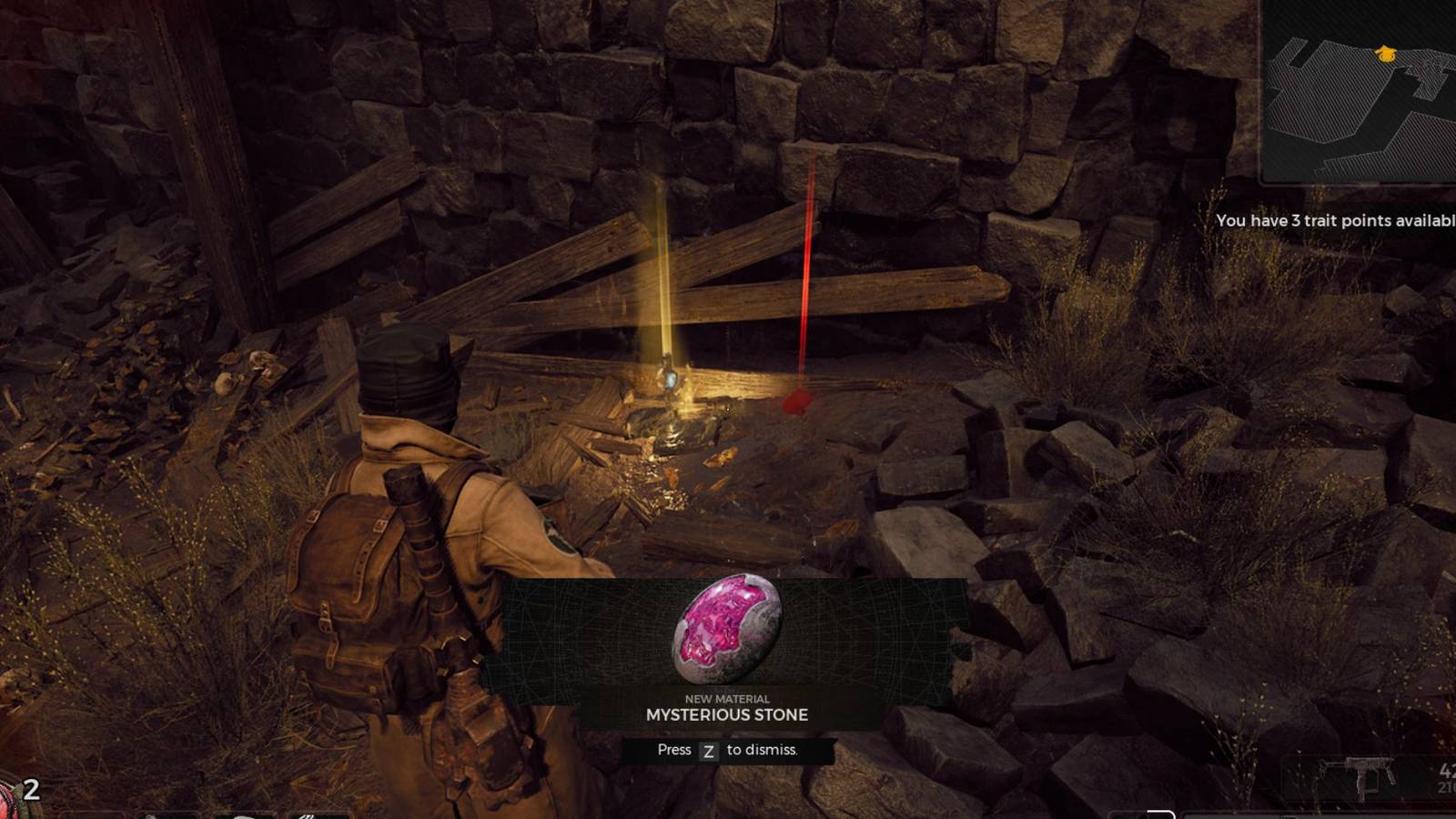Open the trait points notification message
The height and width of the screenshot is (819, 1456).
tap(1338, 220)
